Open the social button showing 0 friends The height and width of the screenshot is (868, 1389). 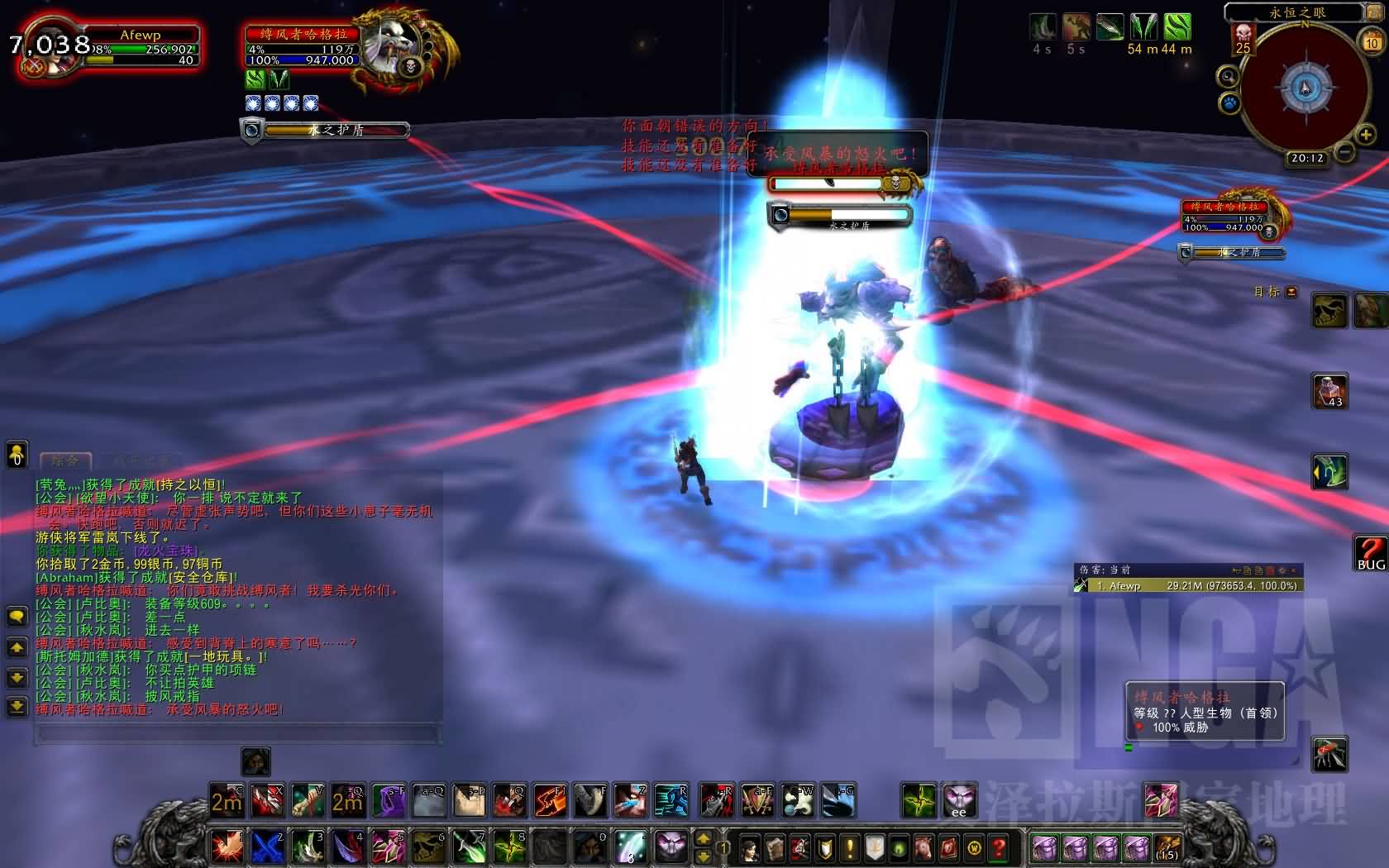(17, 455)
